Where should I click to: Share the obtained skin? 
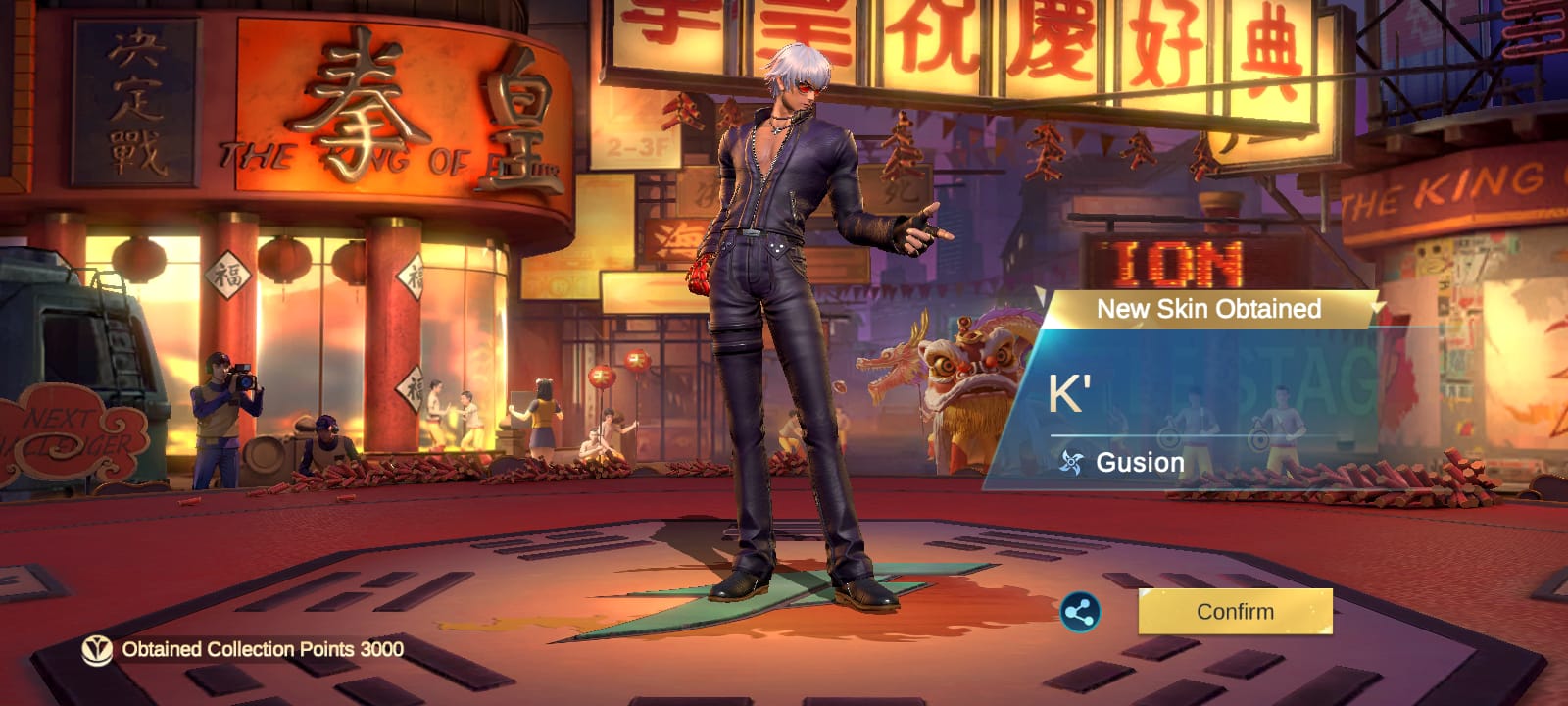click(1080, 613)
